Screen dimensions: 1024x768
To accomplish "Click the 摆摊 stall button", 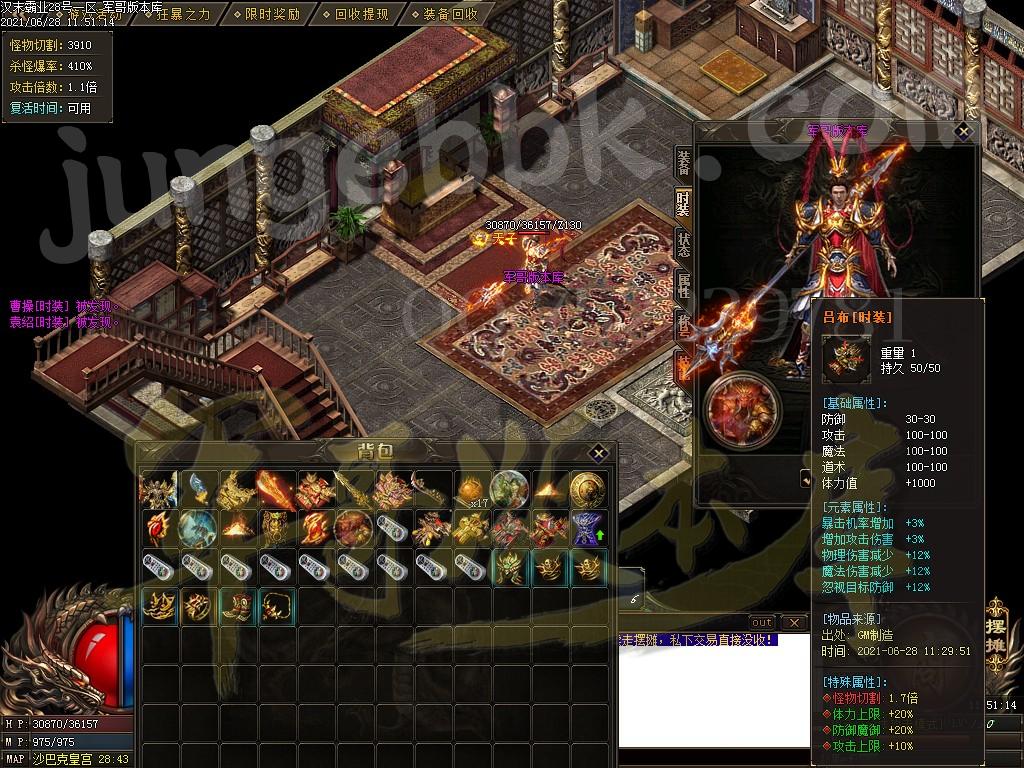I will tap(998, 630).
